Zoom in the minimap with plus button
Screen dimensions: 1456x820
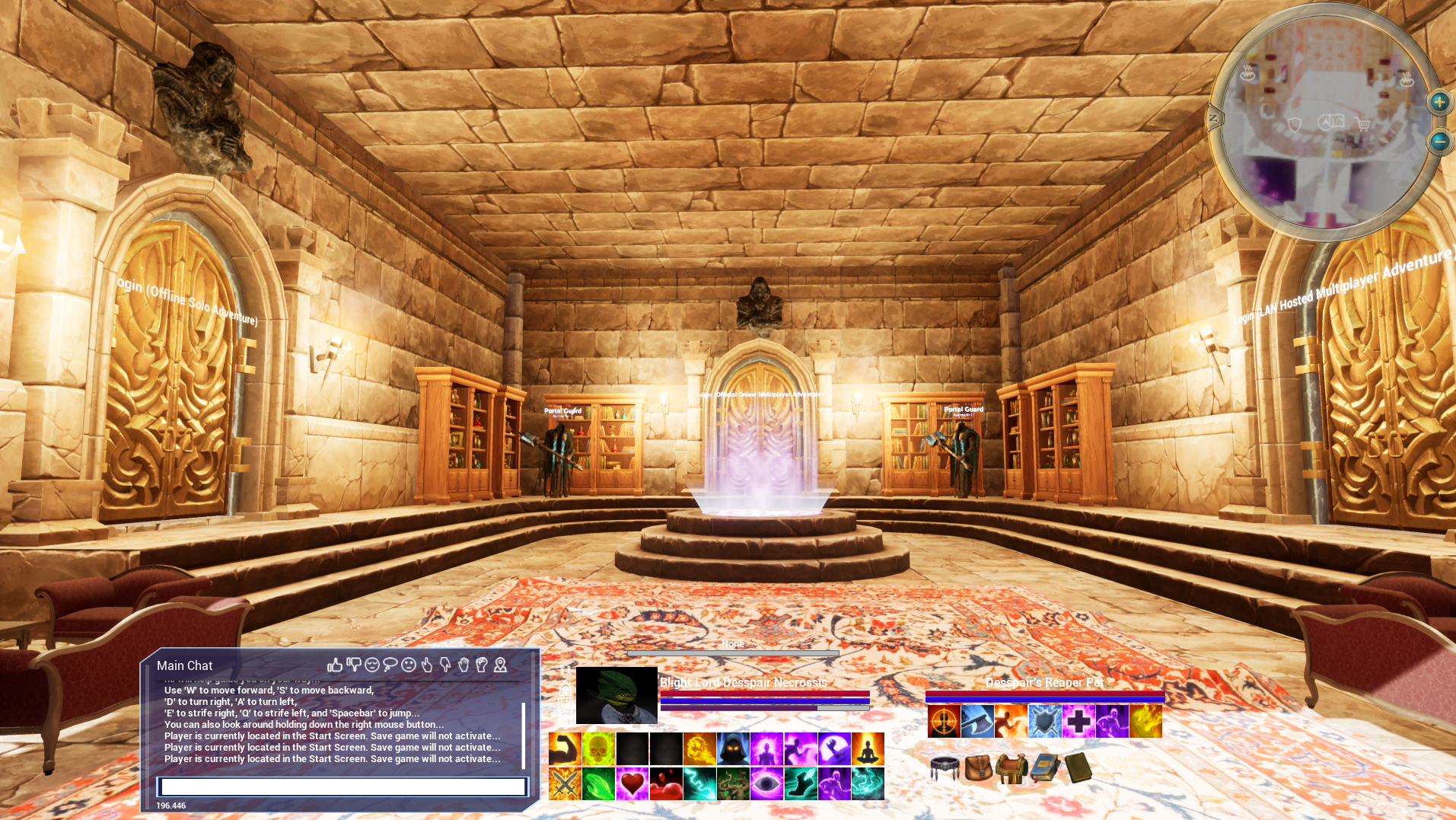1438,102
